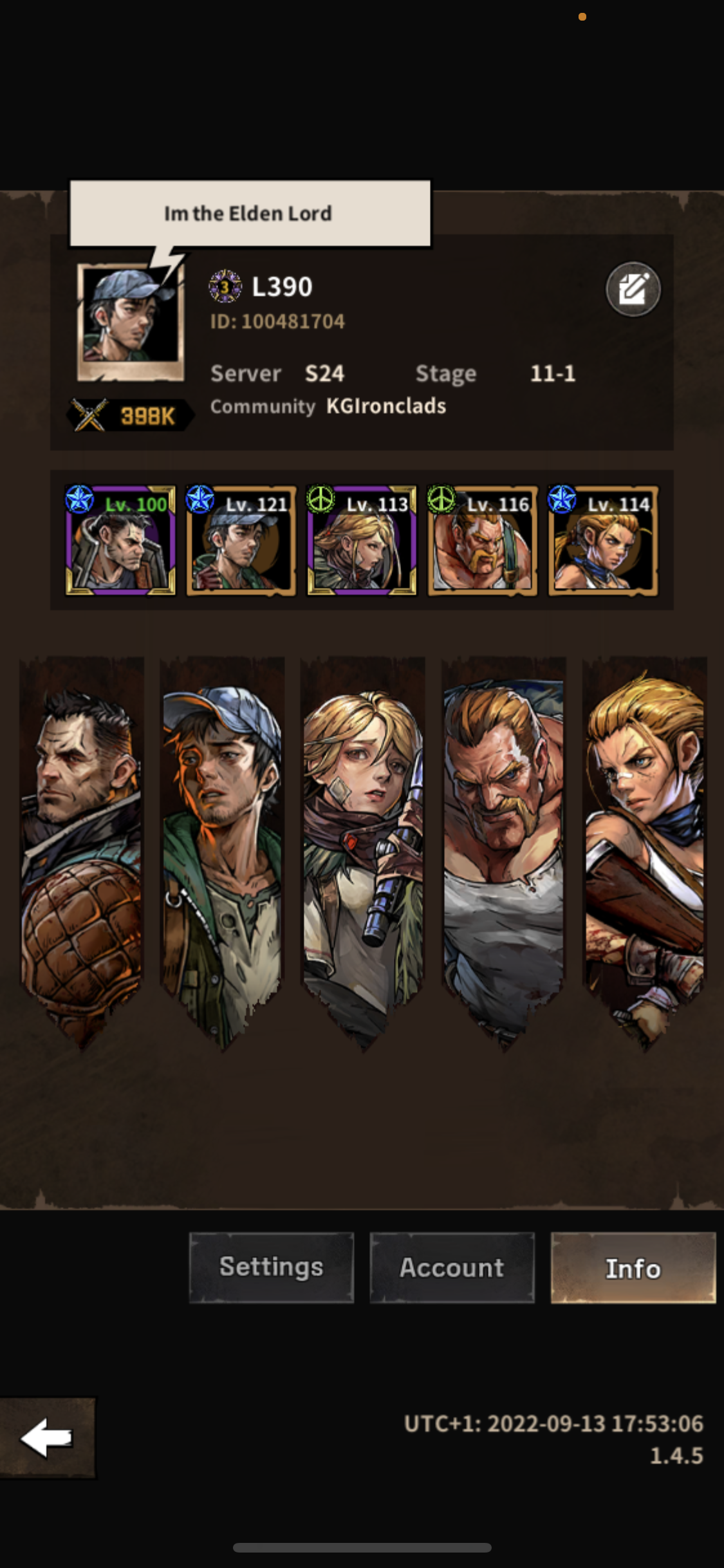Click the player avatar portrait
Viewport: 724px width, 1568px height.
tap(131, 321)
